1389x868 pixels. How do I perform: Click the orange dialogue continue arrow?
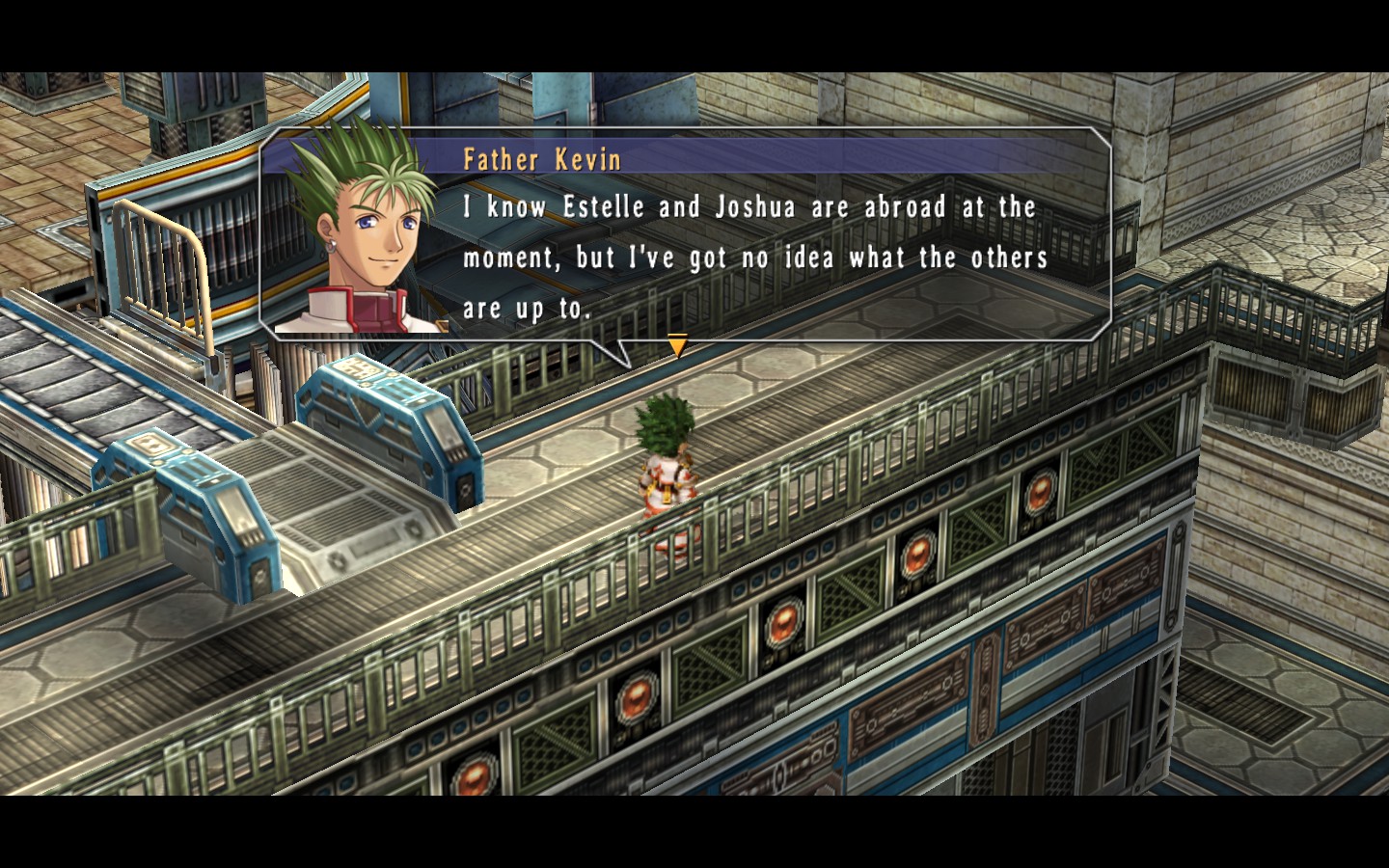pos(678,341)
